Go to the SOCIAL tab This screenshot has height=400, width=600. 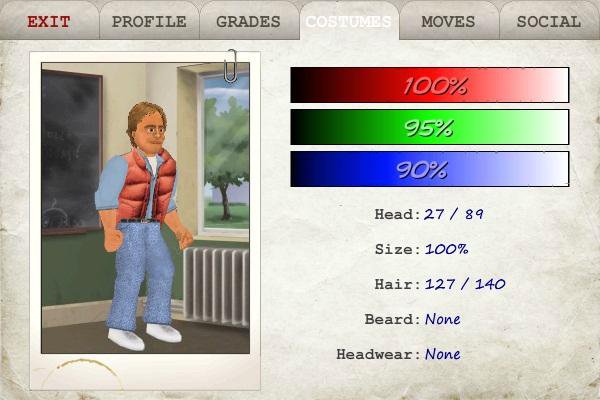pos(549,21)
